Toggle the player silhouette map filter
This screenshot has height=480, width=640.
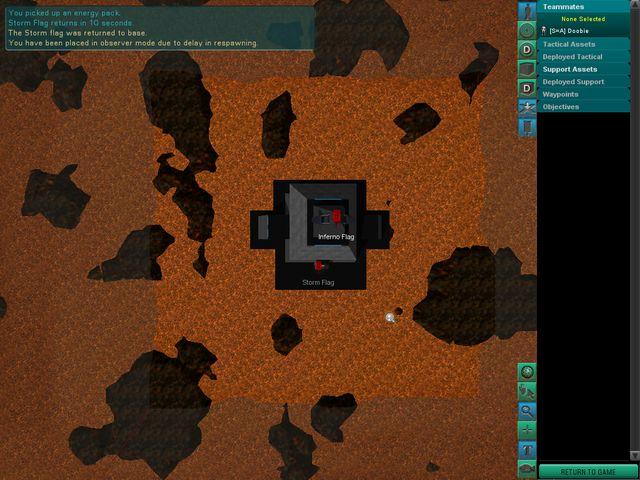click(x=527, y=10)
